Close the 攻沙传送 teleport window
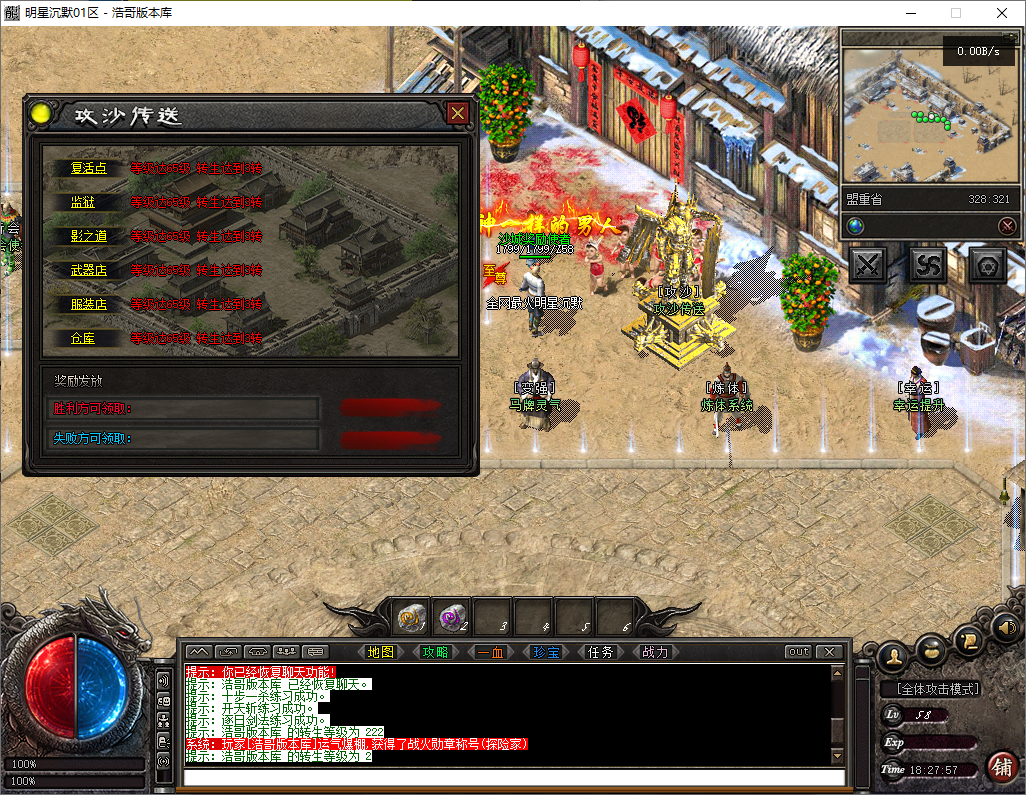 pyautogui.click(x=458, y=113)
